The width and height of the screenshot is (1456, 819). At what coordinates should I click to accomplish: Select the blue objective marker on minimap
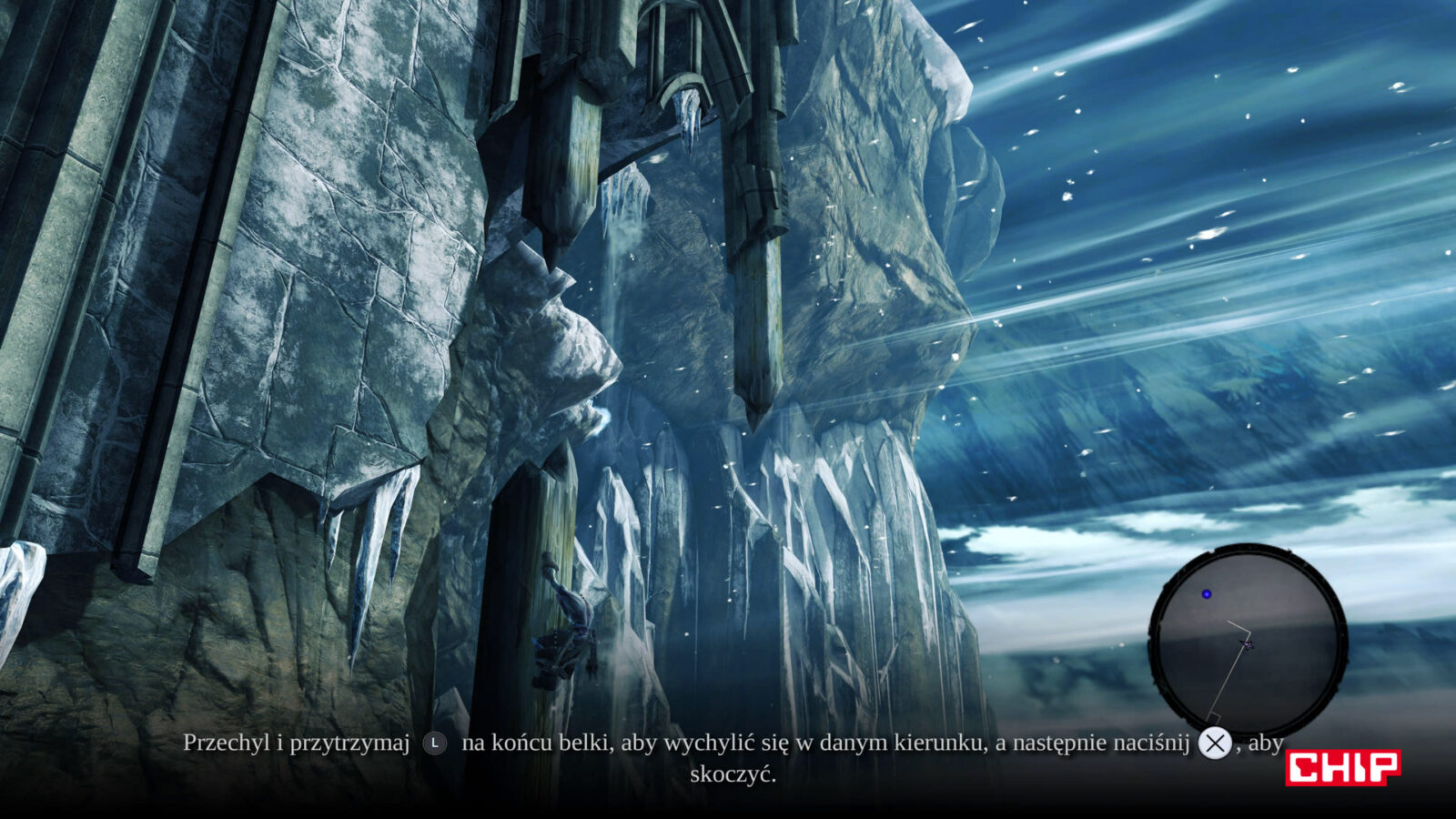(x=1207, y=594)
